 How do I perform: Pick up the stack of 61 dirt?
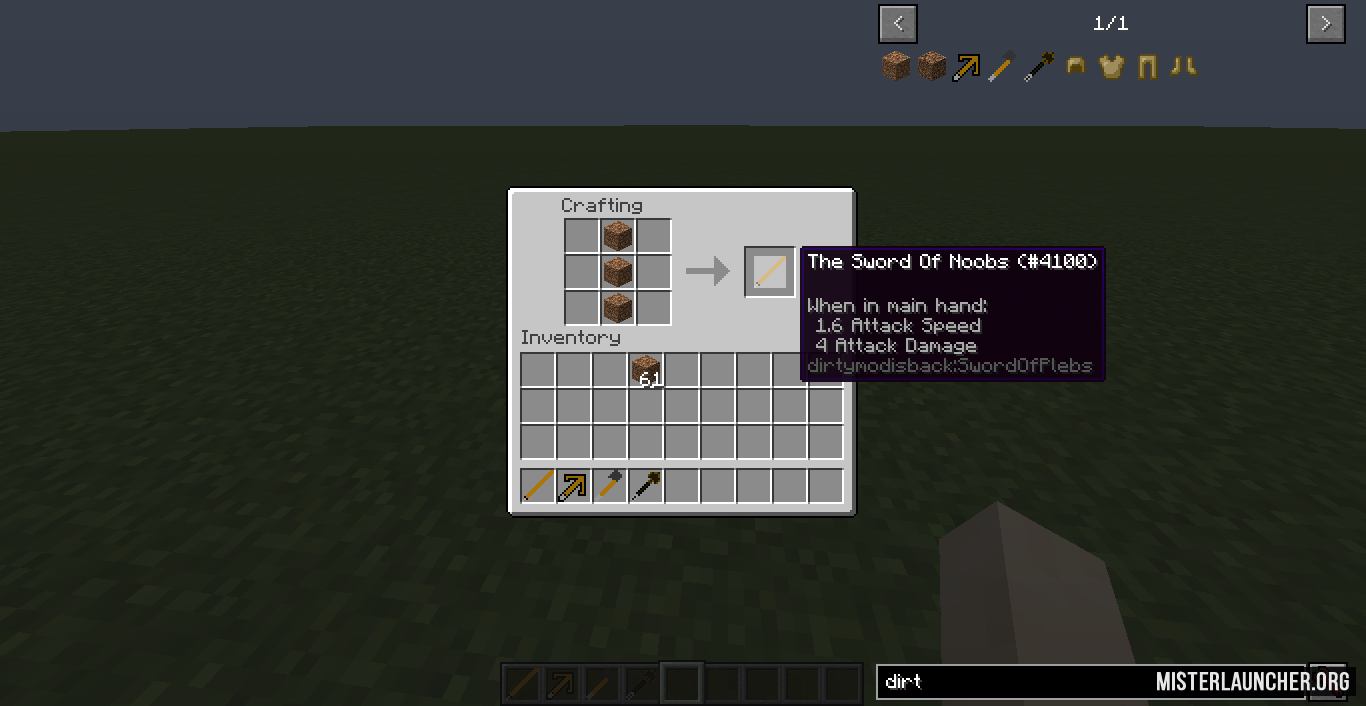coord(646,370)
